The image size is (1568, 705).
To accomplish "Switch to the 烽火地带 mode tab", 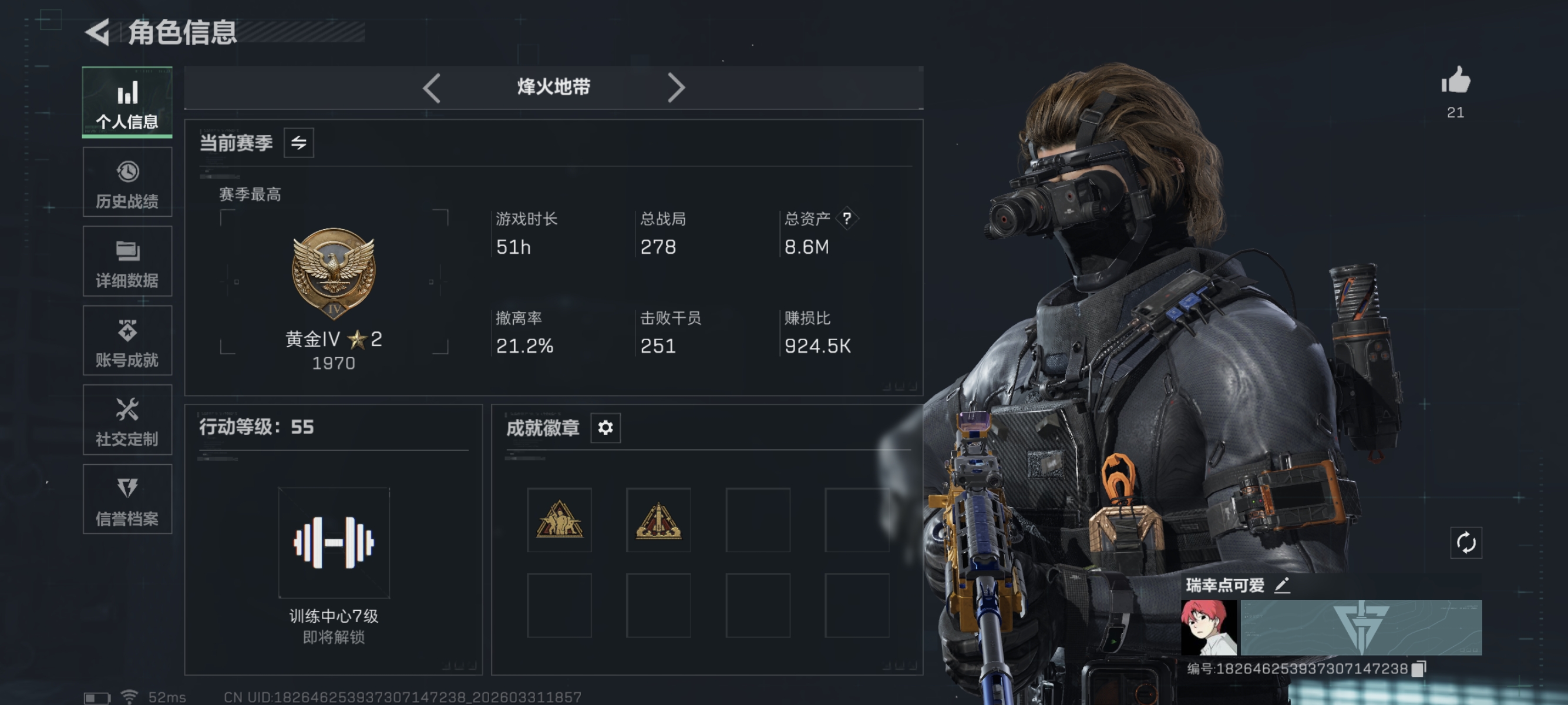I will click(x=554, y=88).
